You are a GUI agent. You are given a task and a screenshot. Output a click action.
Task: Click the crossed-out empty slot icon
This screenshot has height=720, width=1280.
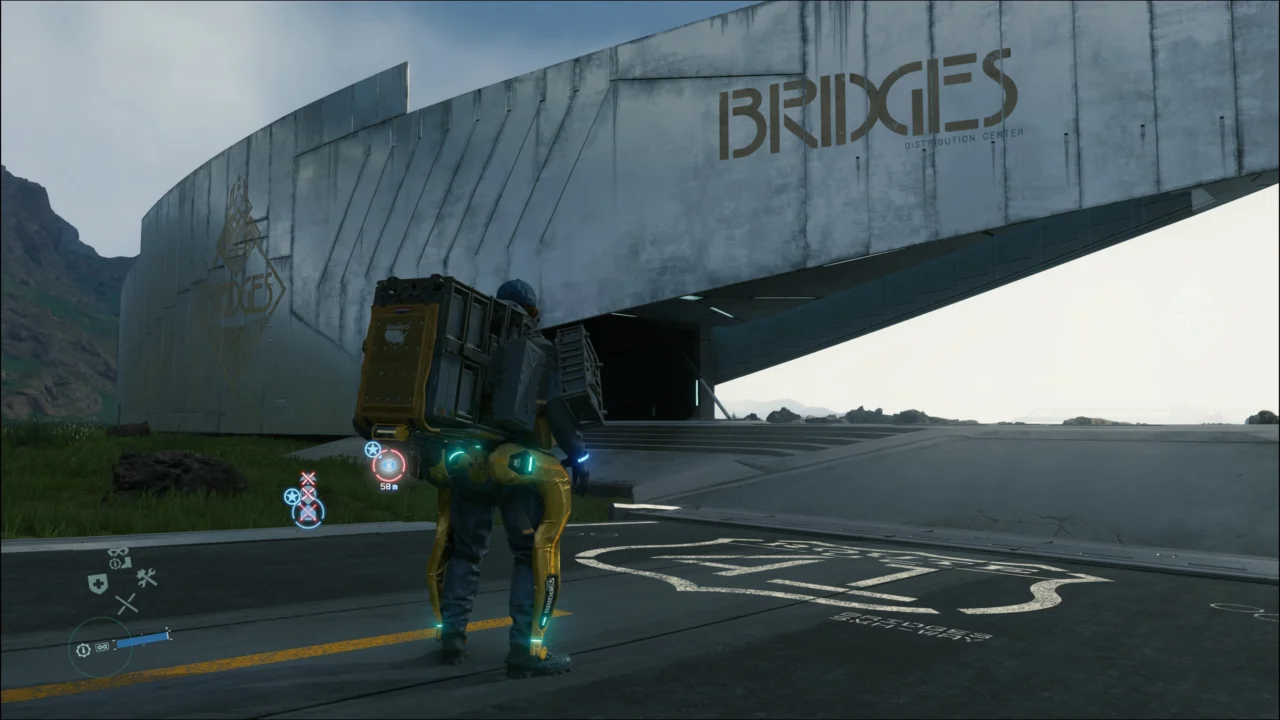click(126, 604)
